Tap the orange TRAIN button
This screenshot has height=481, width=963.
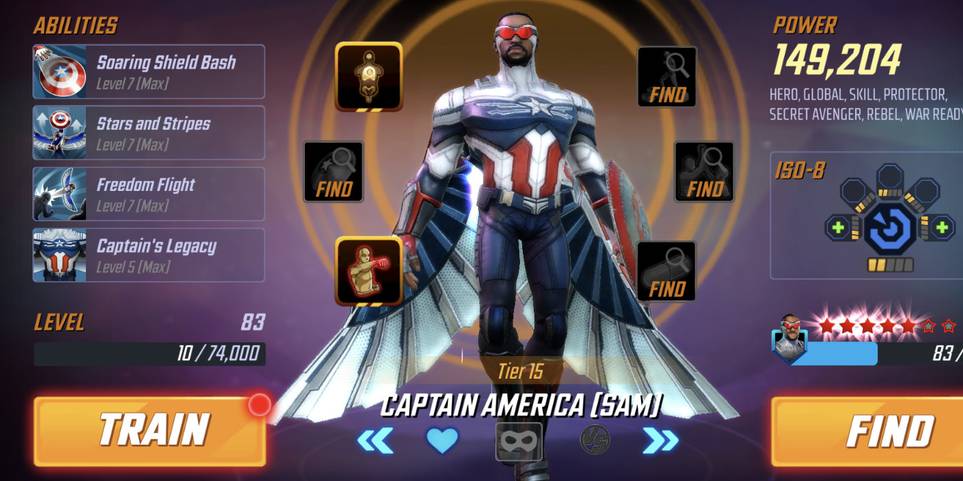tap(150, 430)
